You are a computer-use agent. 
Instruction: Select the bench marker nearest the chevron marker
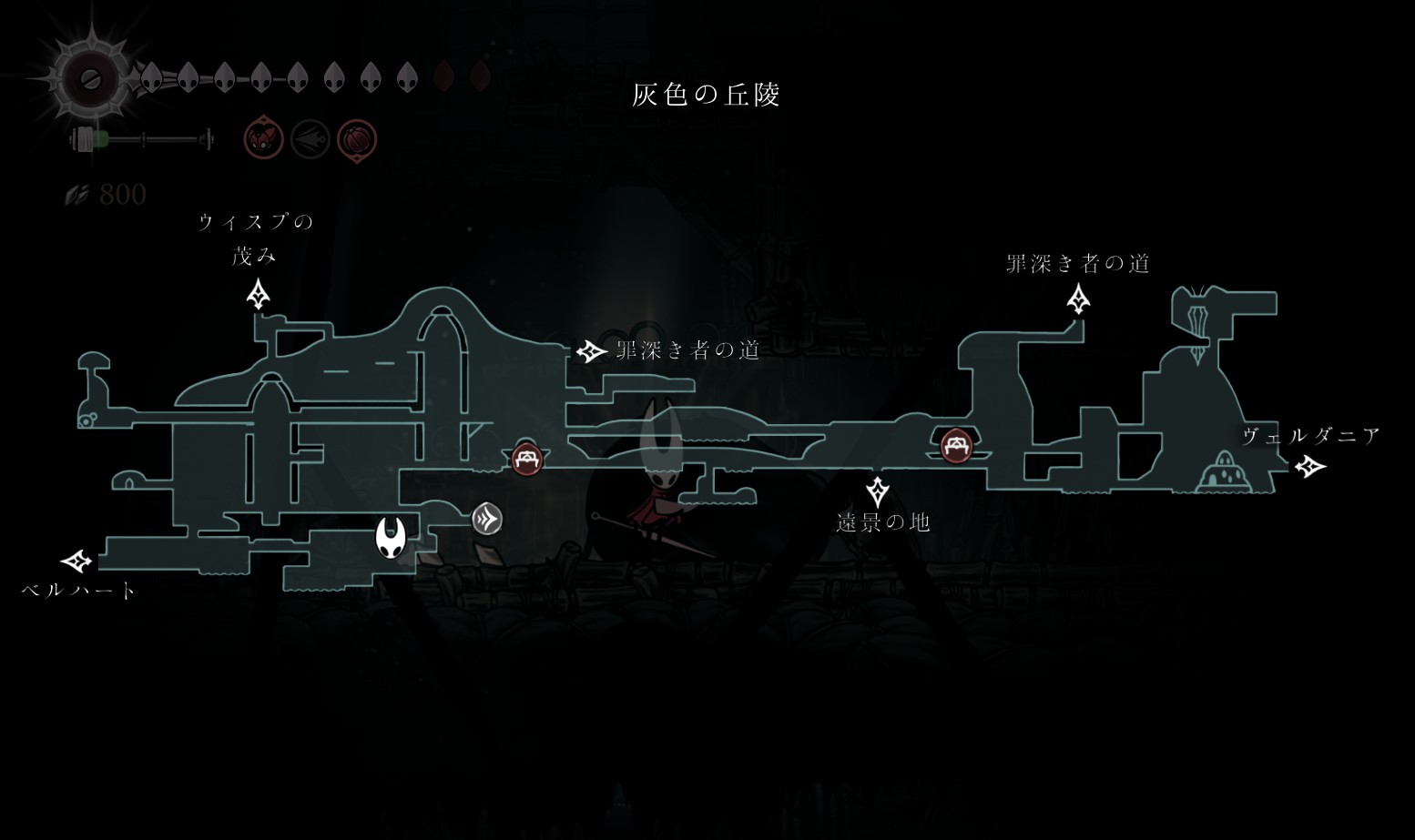point(526,459)
